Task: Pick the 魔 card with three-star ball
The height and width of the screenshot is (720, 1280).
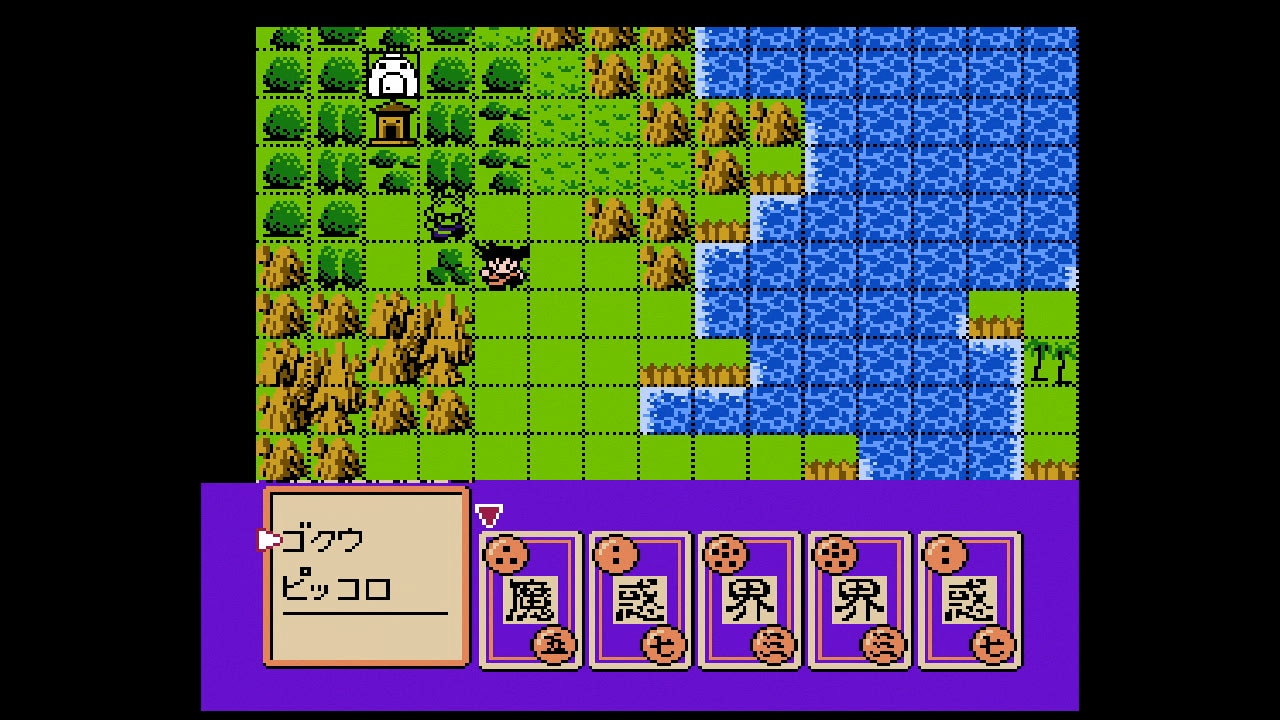Action: point(530,599)
